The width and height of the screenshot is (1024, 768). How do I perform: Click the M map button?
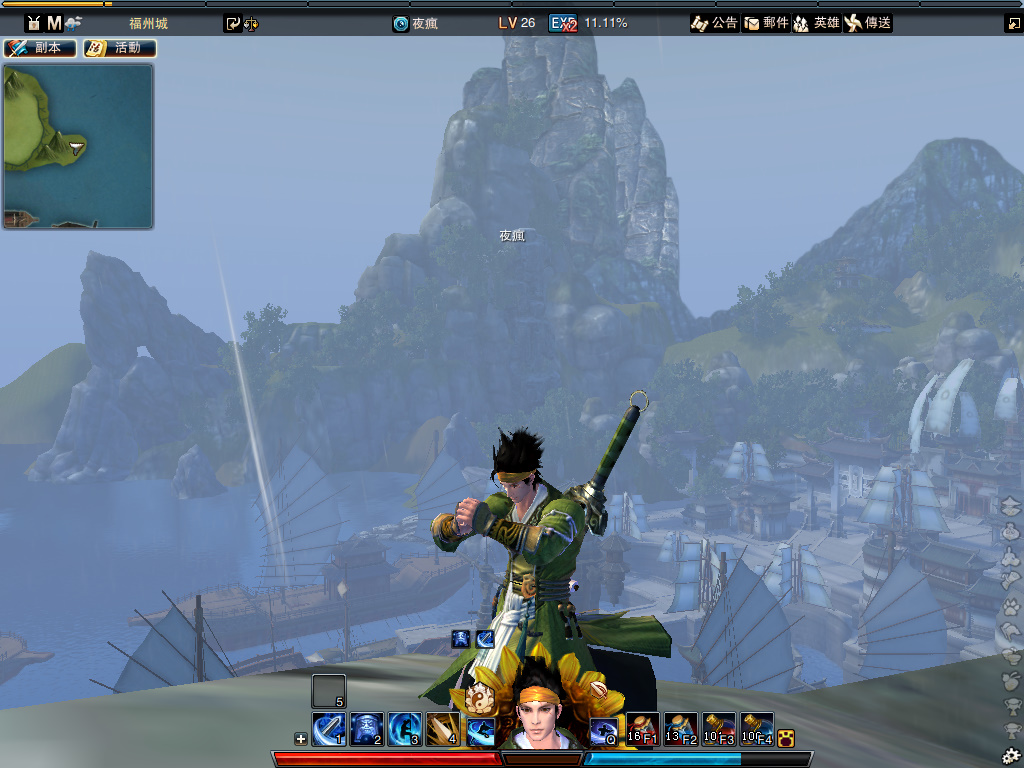[x=54, y=23]
